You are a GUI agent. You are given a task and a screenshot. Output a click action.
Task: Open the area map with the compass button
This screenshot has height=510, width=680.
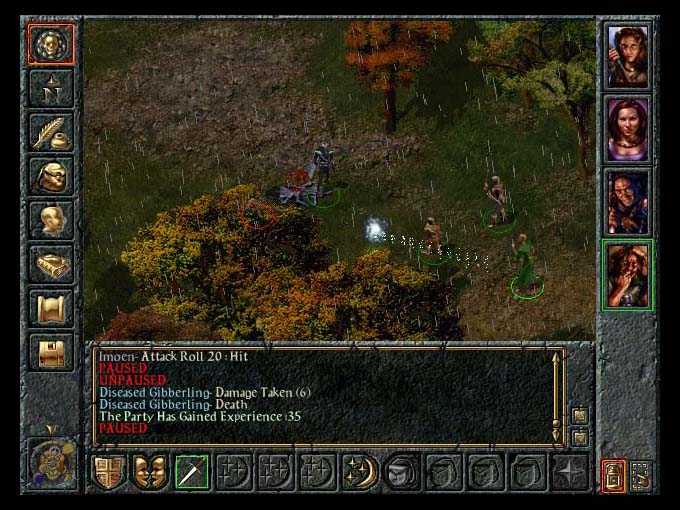click(50, 88)
